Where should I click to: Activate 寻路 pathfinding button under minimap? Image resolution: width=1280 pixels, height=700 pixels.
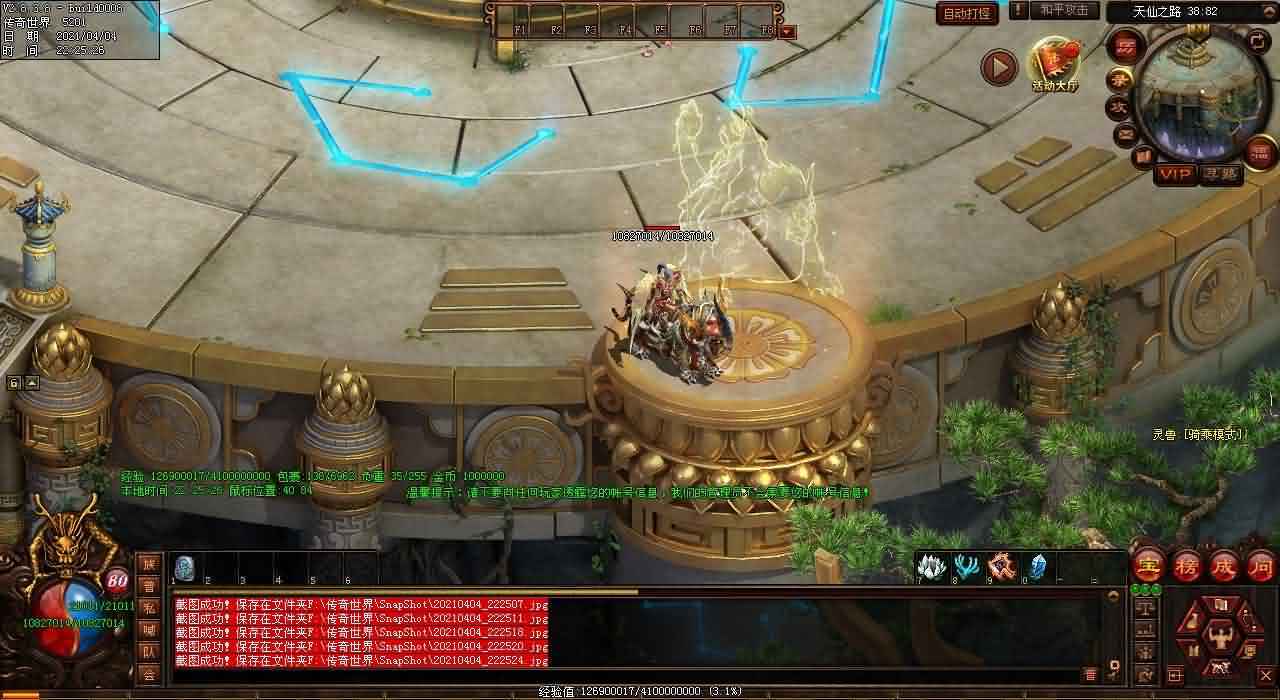pos(1220,174)
